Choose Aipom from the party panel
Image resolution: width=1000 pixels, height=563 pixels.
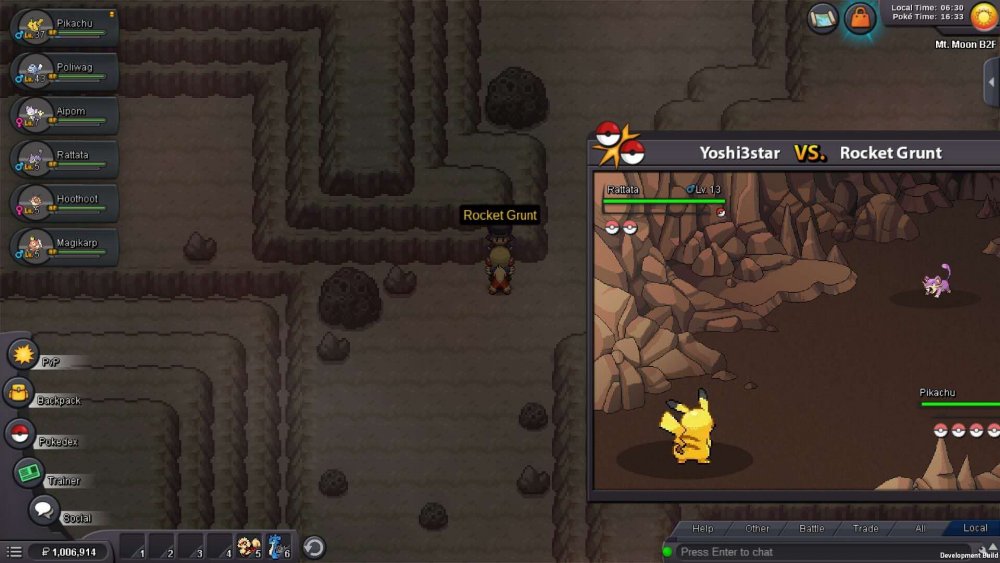tap(64, 116)
